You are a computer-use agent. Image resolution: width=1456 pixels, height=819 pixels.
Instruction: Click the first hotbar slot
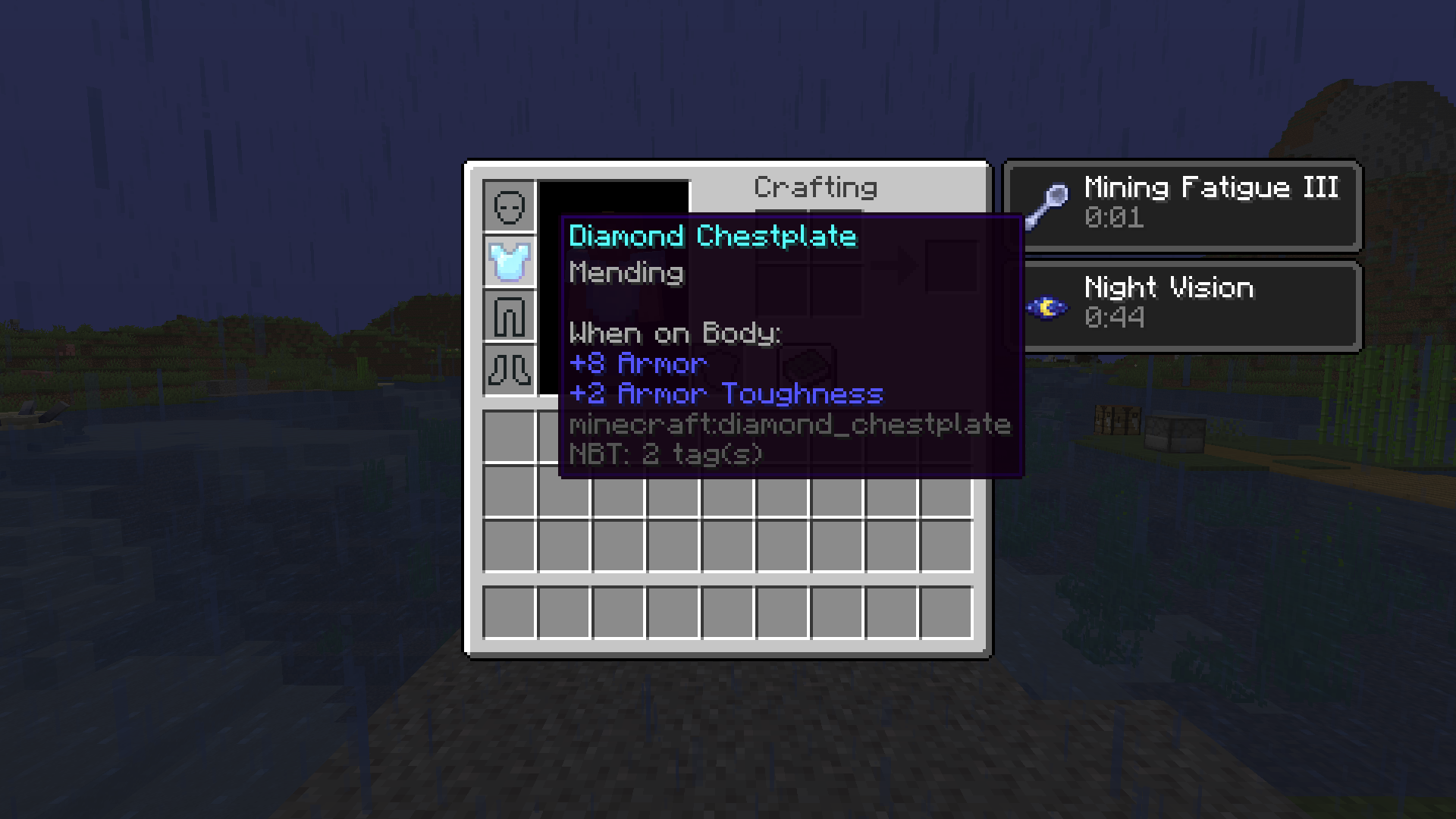pyautogui.click(x=510, y=611)
